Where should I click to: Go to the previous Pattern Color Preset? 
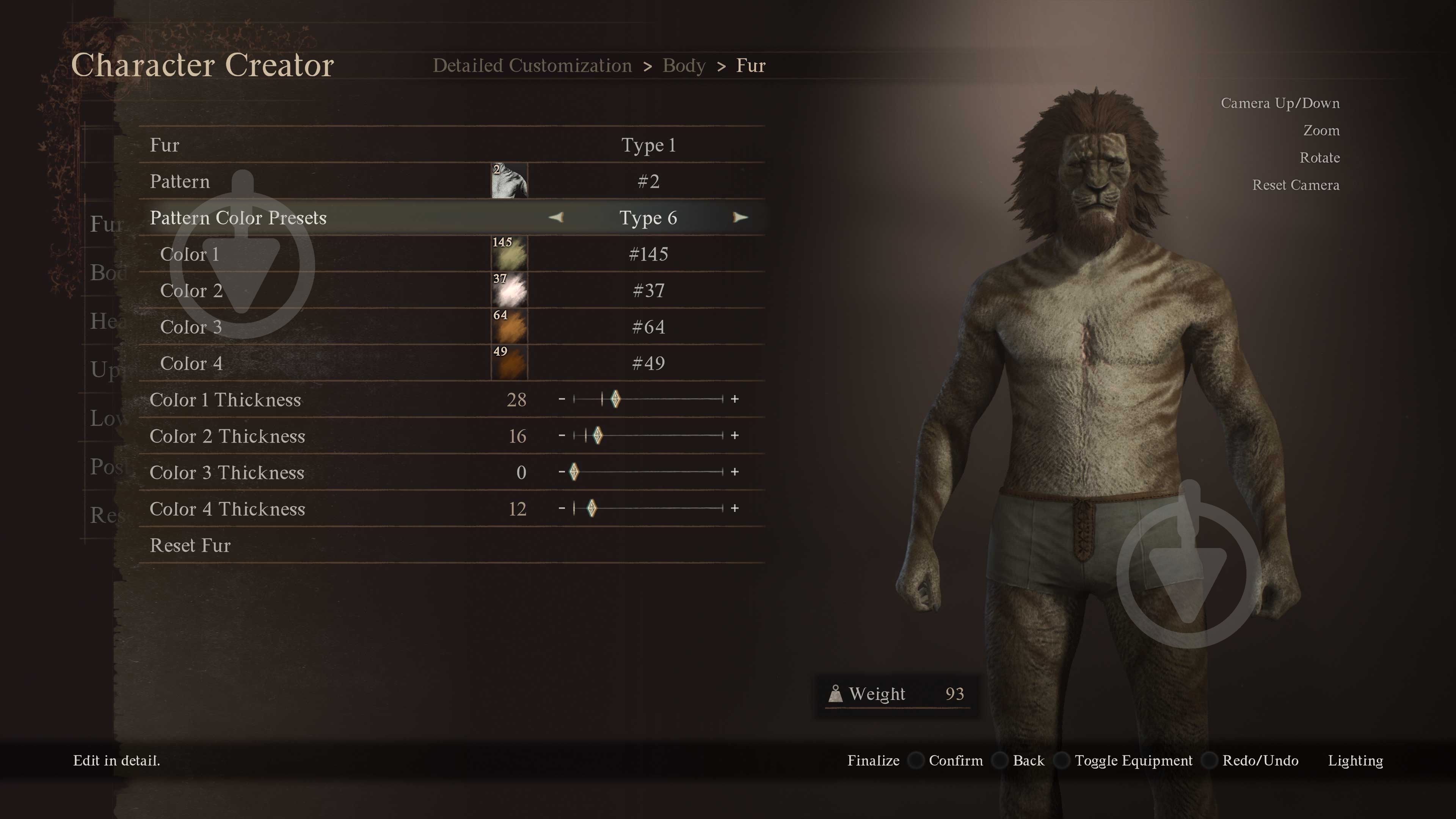556,218
